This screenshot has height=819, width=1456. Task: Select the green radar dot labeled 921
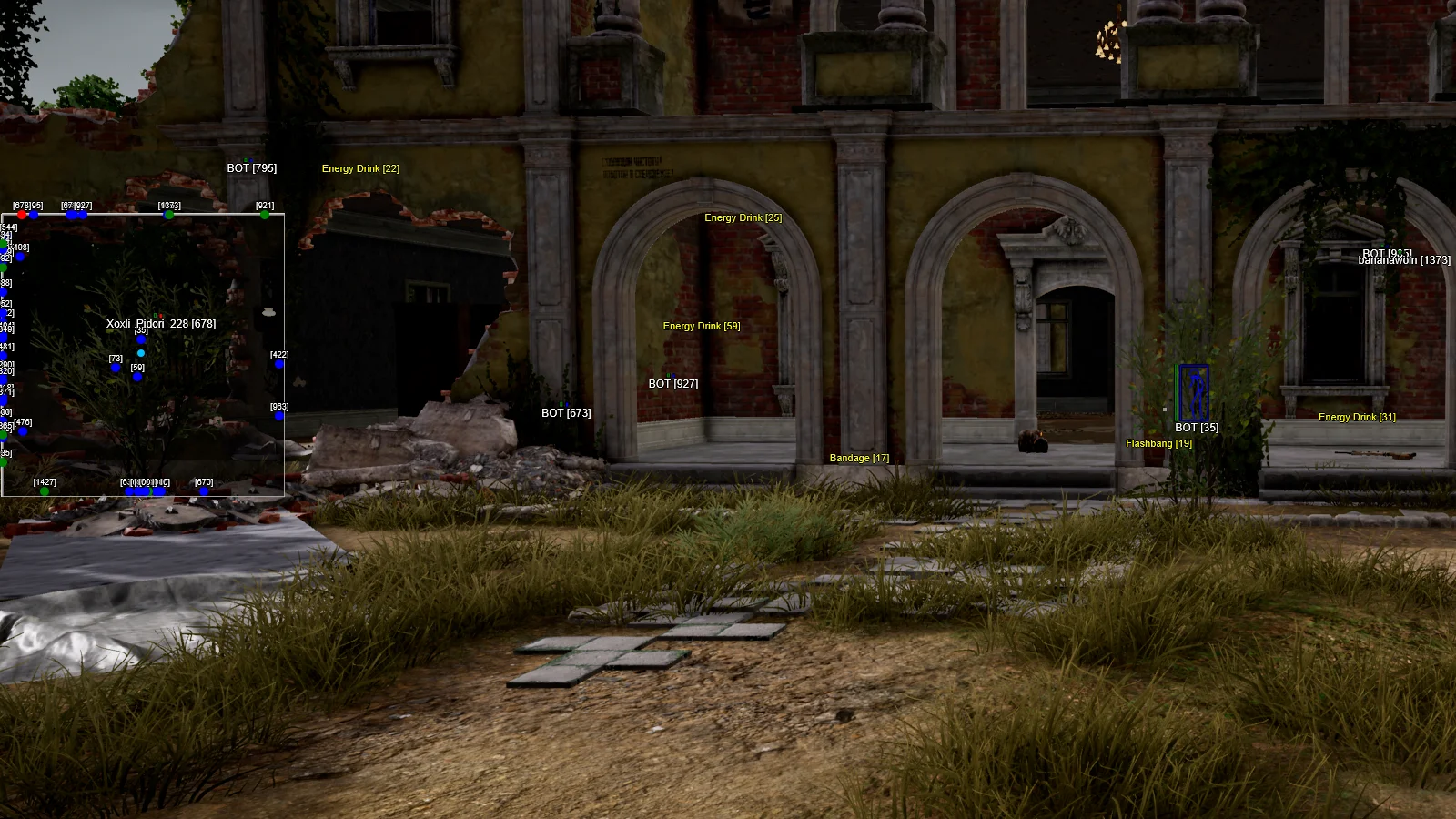pos(265,215)
